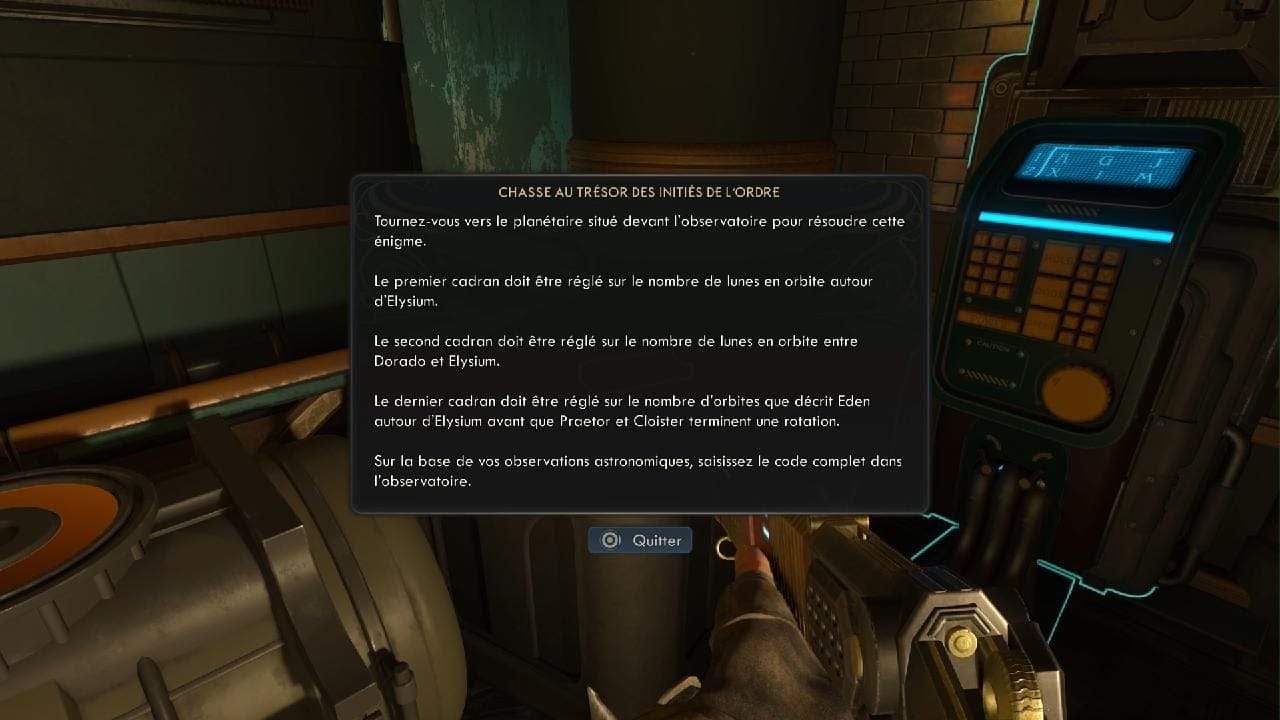Image resolution: width=1280 pixels, height=720 pixels.
Task: Select the letter G on the terminal screen
Action: (x=1107, y=160)
